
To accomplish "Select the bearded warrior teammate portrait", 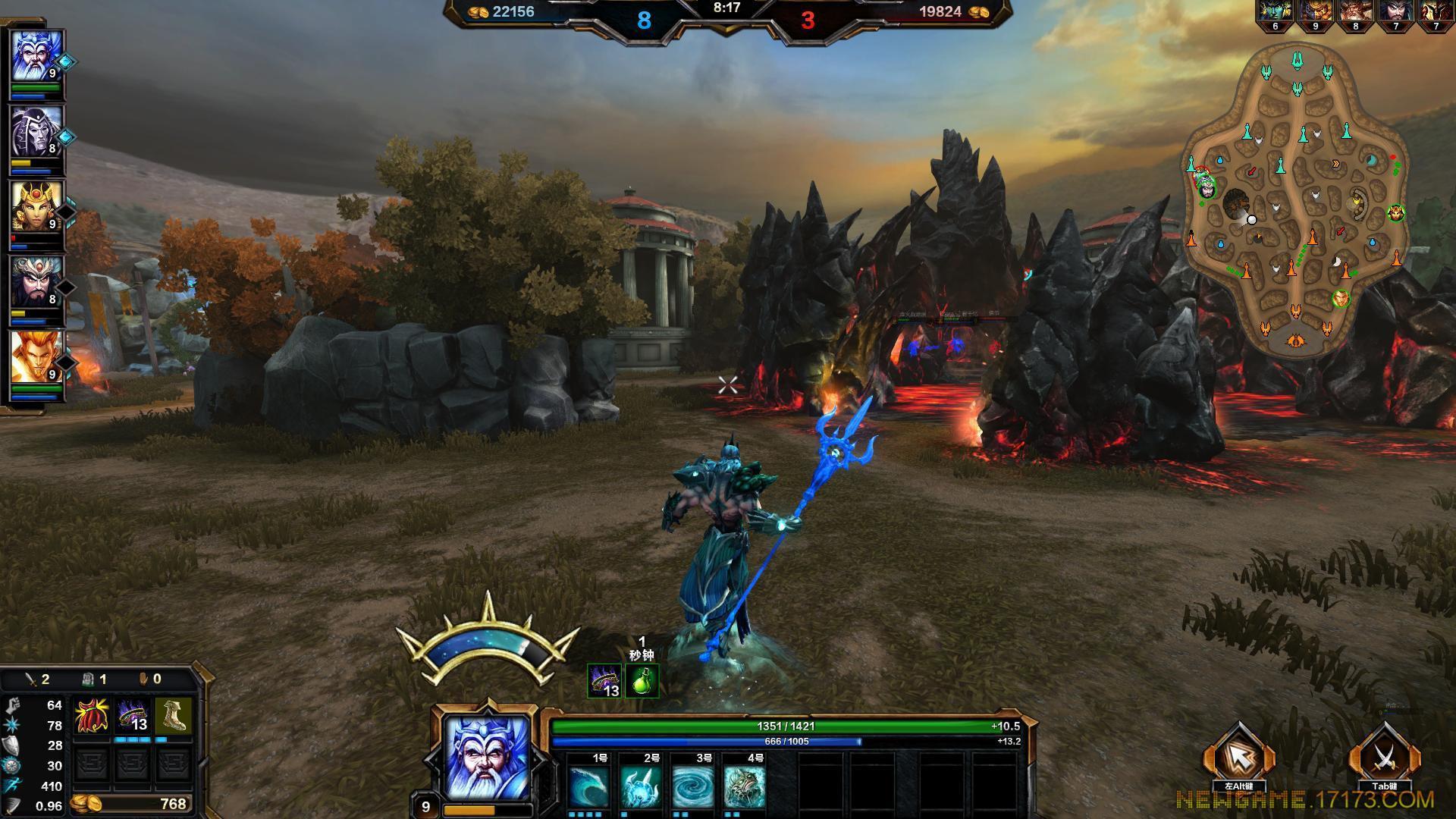I will (36, 282).
